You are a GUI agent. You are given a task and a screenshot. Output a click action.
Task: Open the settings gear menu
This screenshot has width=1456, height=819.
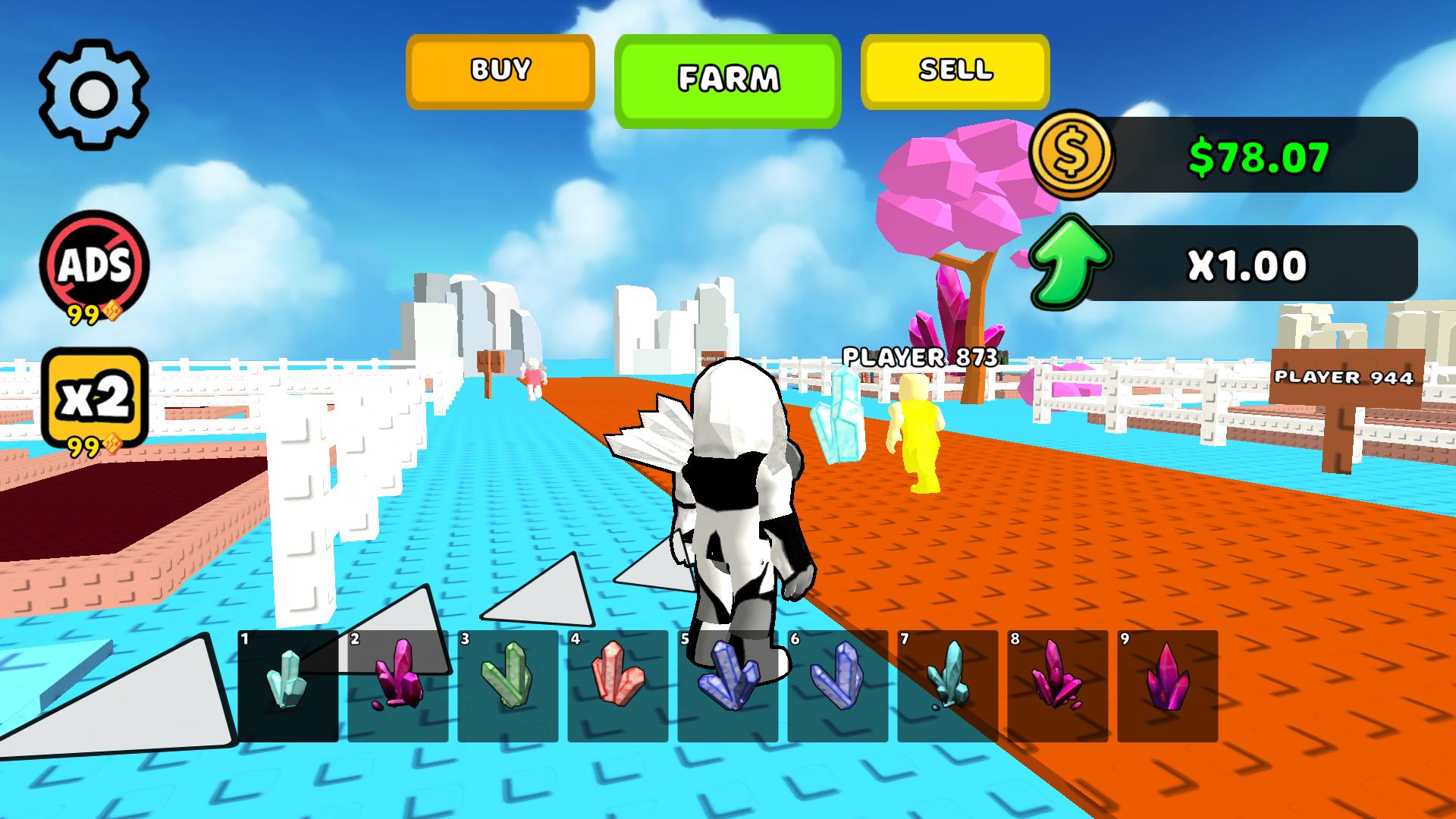[x=96, y=93]
